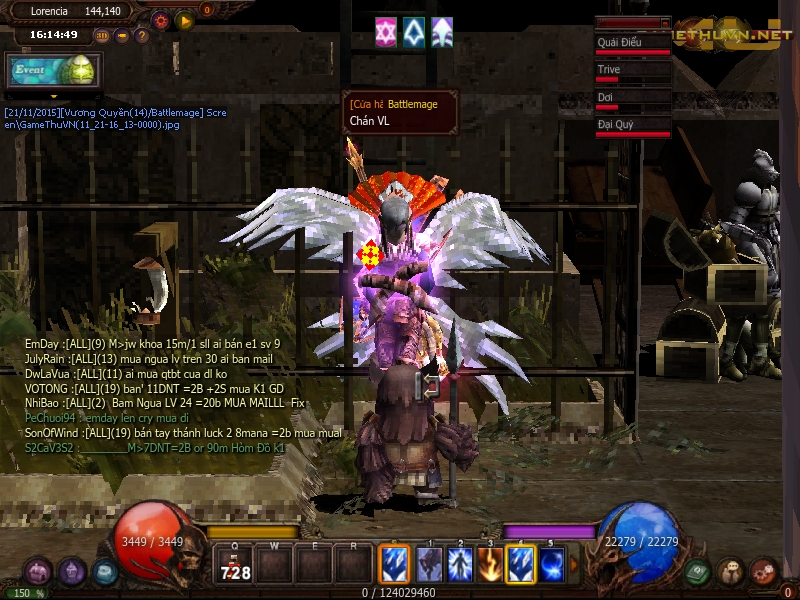Click the purple armor icon at bottom left
Viewport: 800px width, 600px height.
tap(71, 572)
